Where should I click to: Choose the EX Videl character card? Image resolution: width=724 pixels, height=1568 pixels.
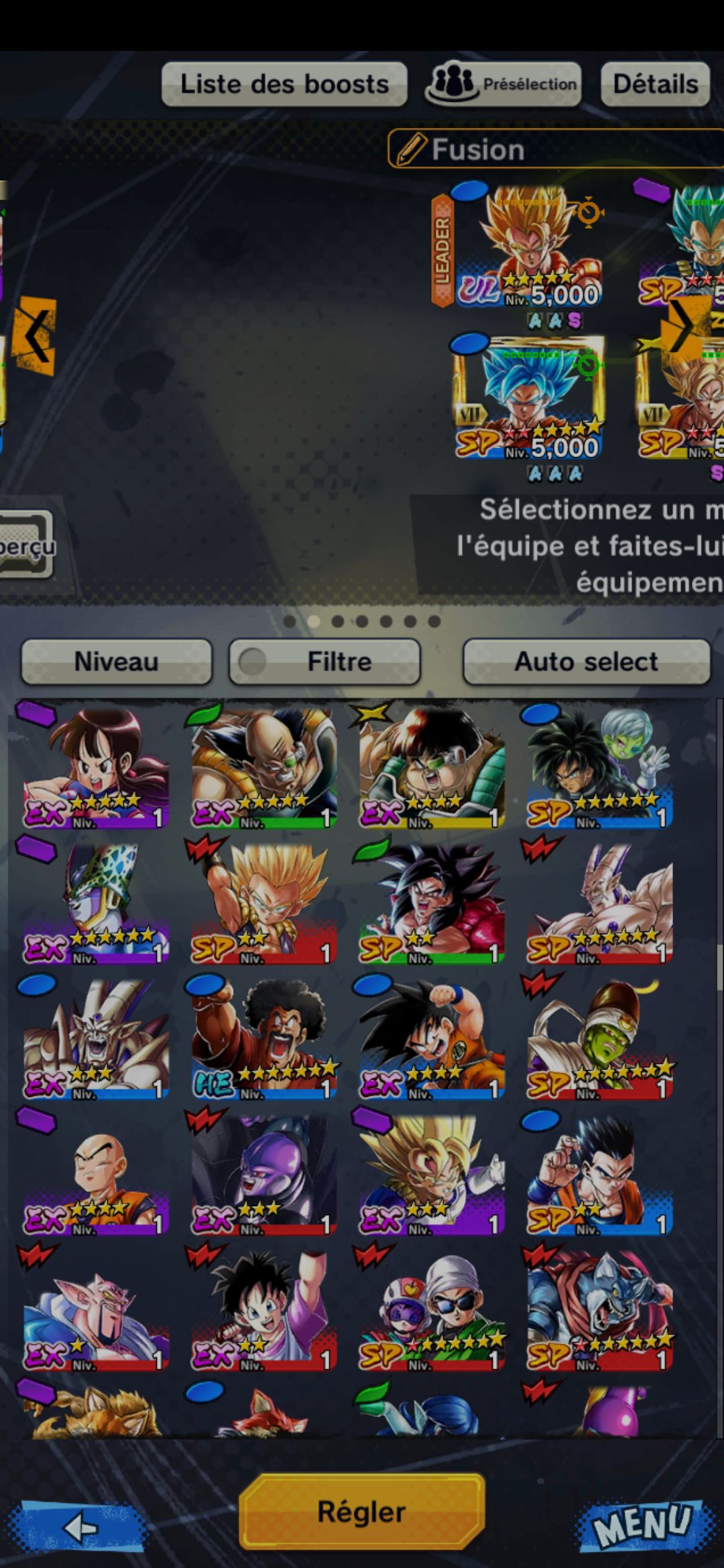point(263,1309)
